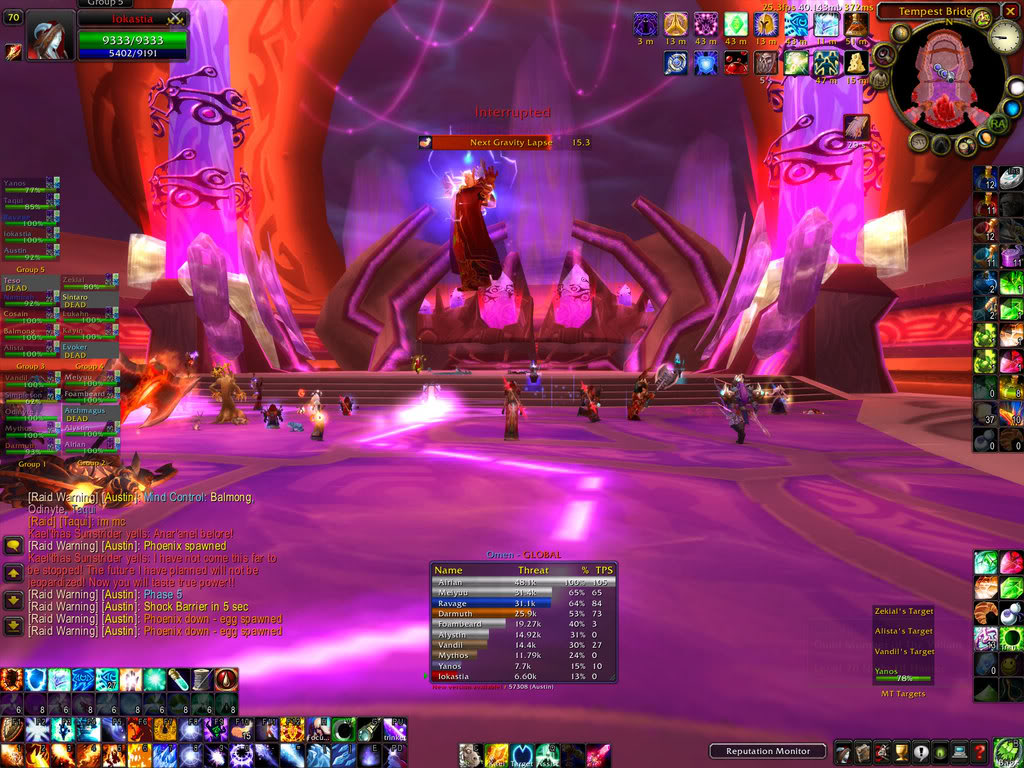The height and width of the screenshot is (768, 1024).
Task: Click the clock on the minimap
Action: [x=1004, y=39]
